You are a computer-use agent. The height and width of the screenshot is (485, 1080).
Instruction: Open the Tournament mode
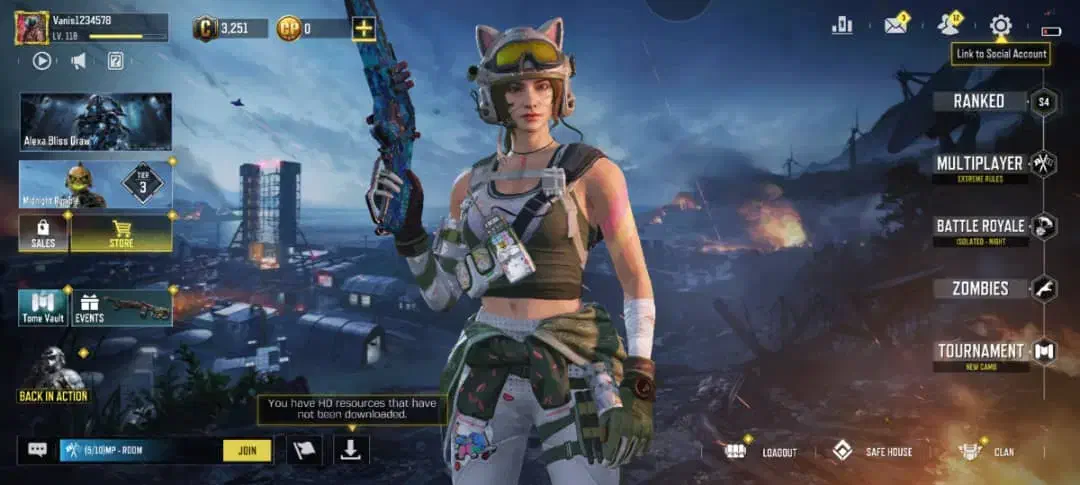pos(979,351)
